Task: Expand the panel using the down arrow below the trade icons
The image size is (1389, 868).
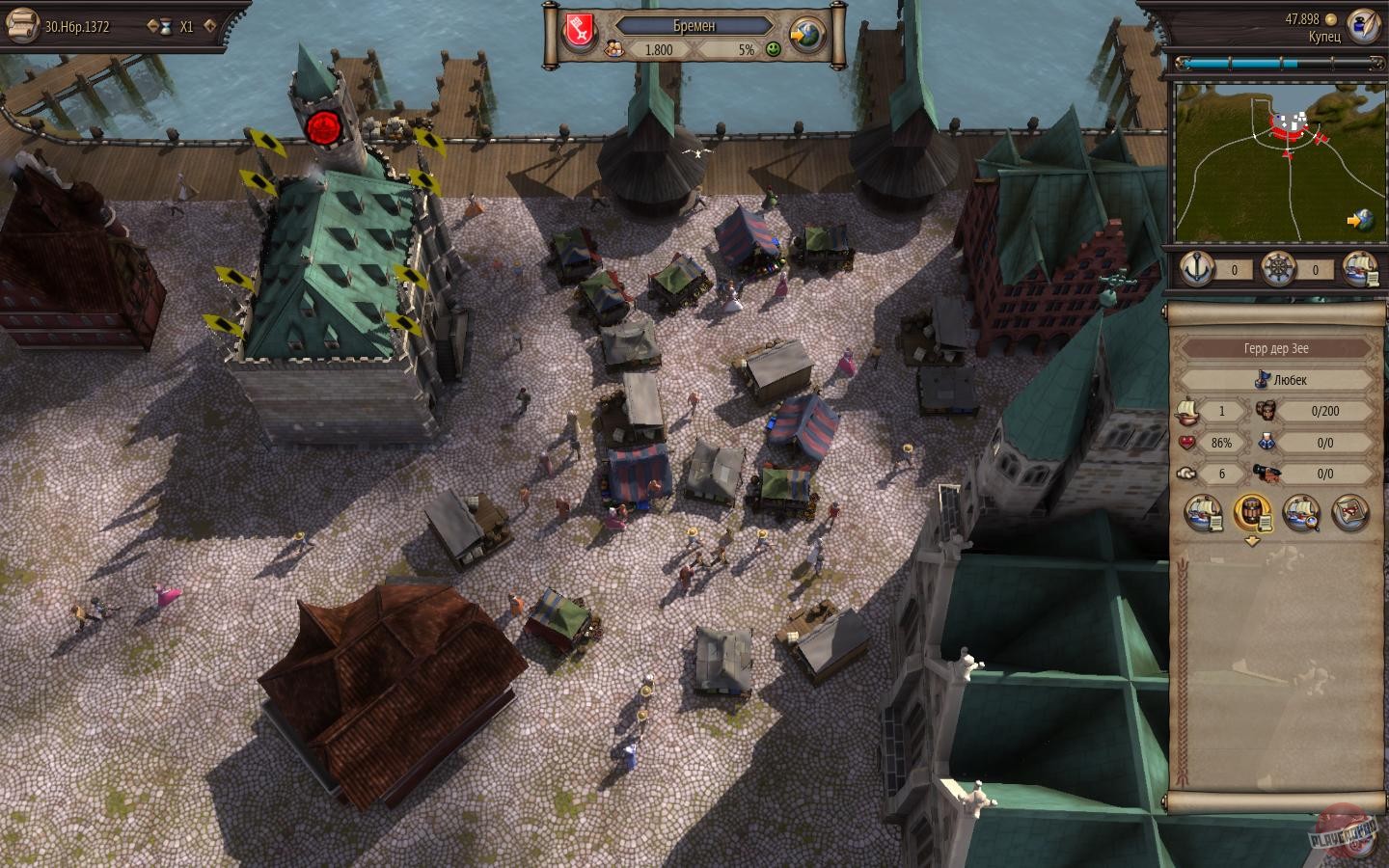Action: click(x=1254, y=542)
